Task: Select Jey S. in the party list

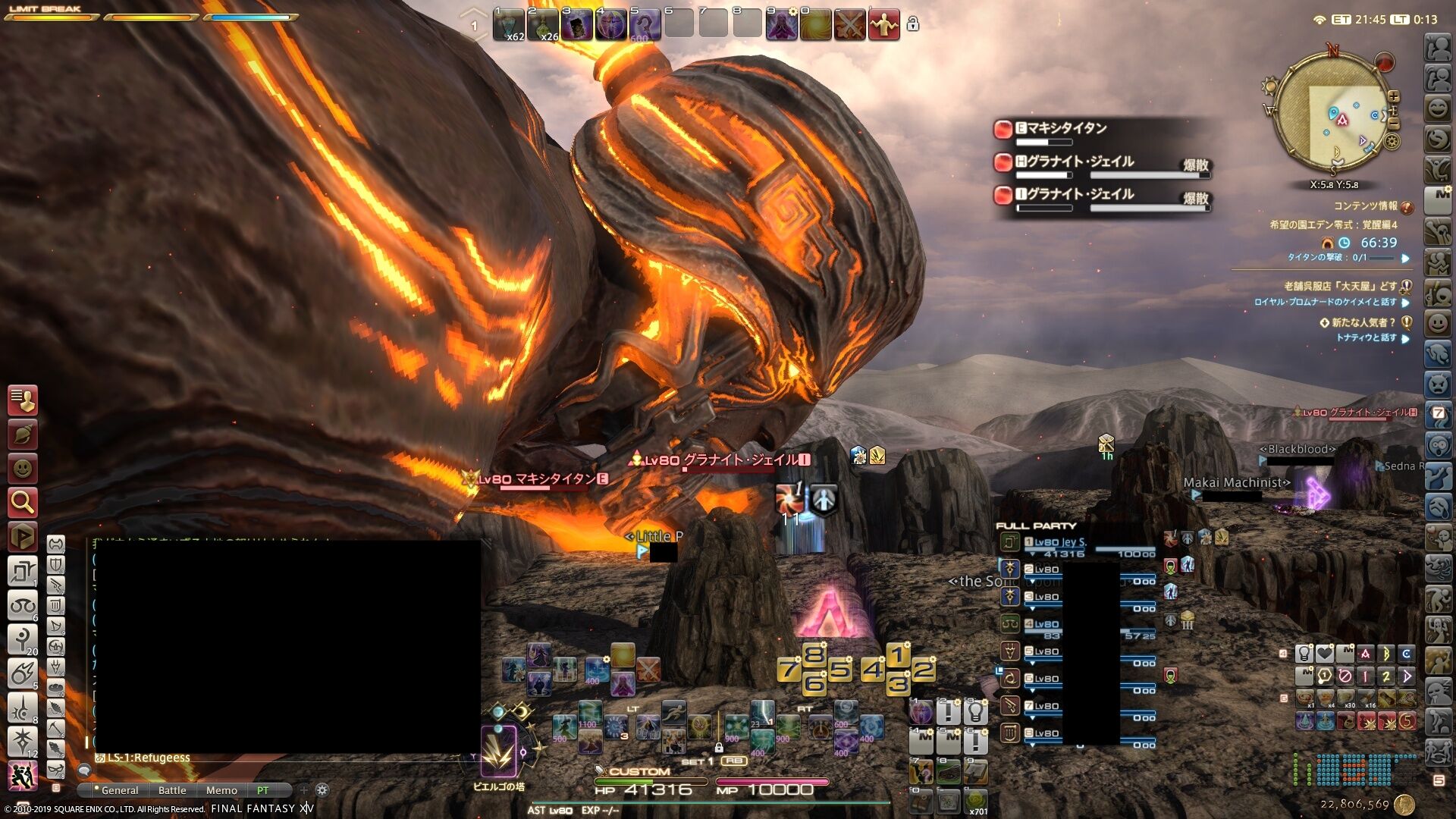Action: [x=1060, y=542]
